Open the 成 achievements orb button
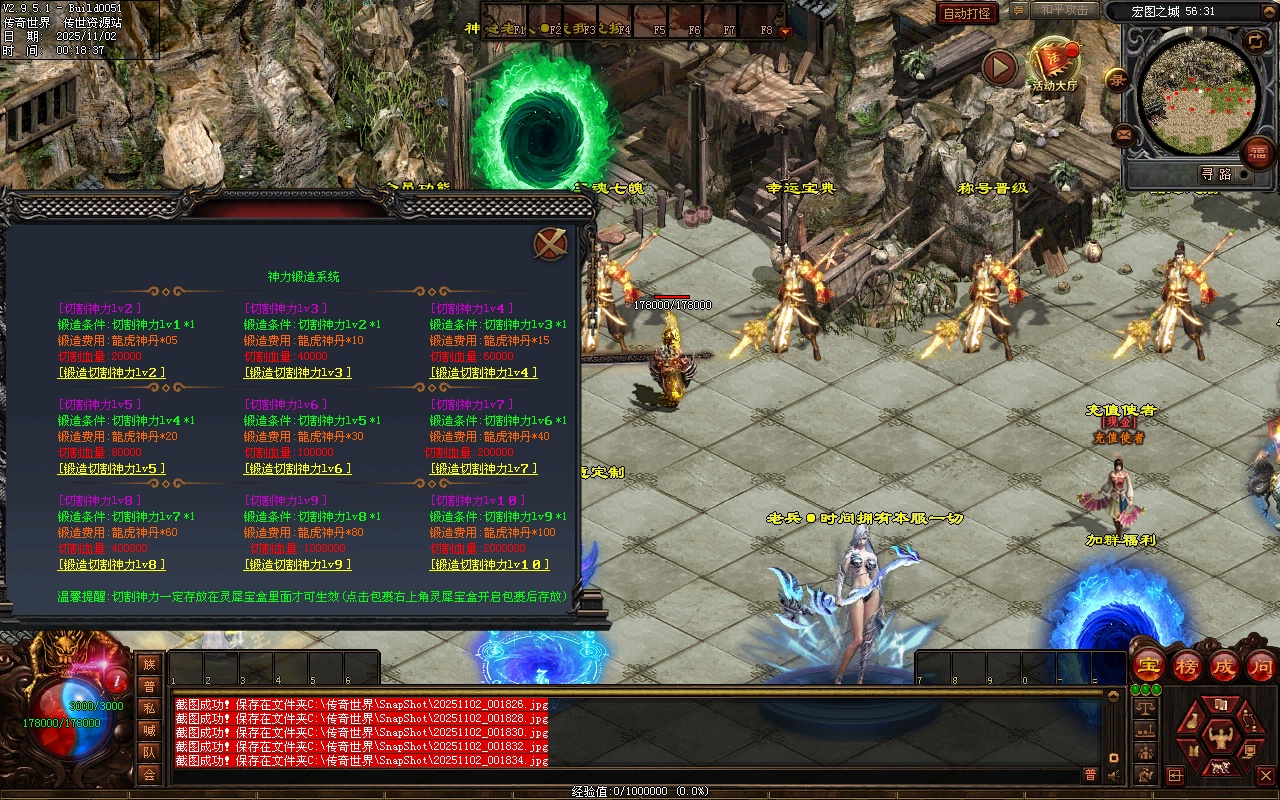 pos(1224,665)
